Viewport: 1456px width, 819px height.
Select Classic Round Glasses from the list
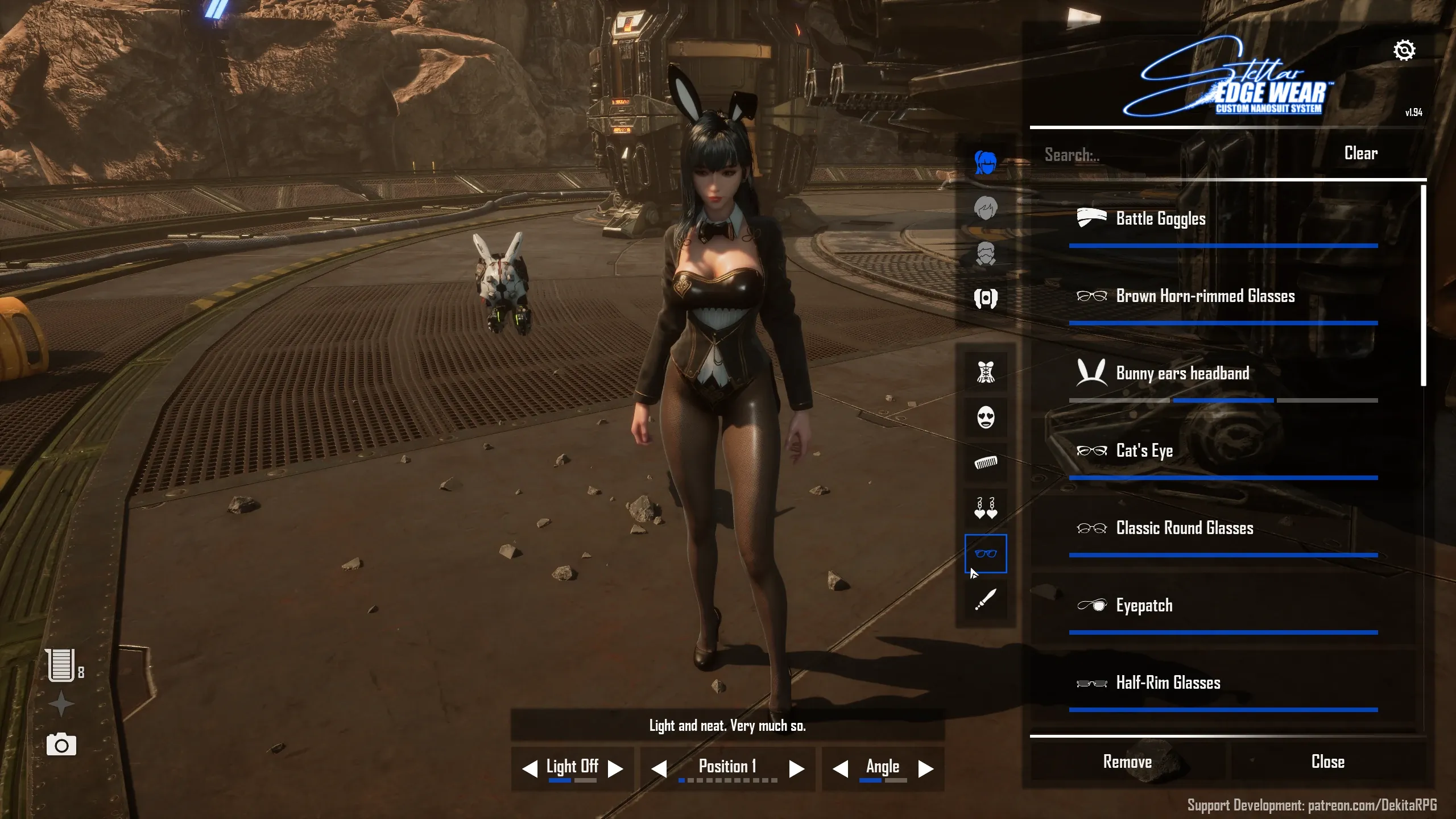pos(1184,528)
